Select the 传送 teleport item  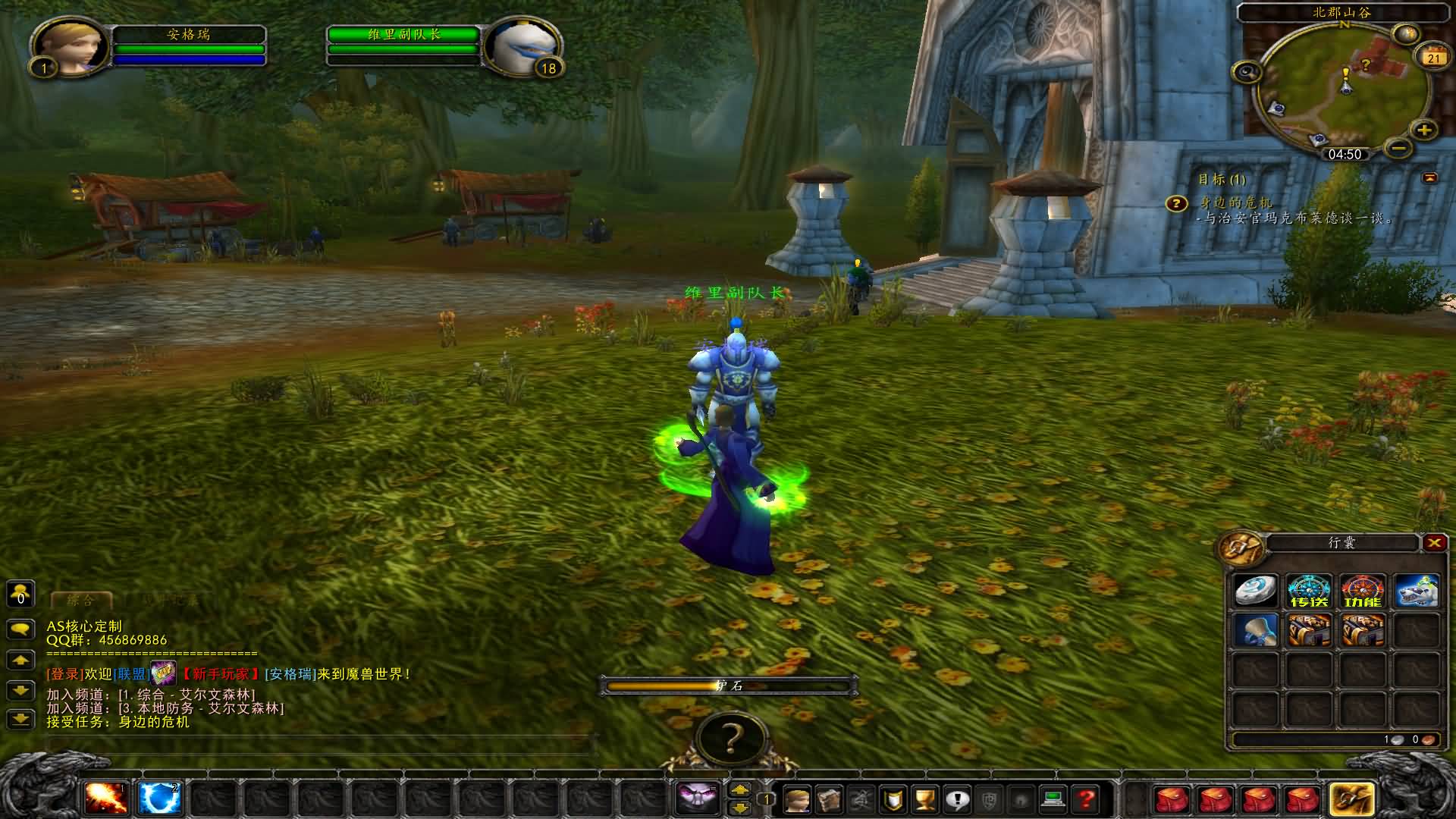(1309, 591)
